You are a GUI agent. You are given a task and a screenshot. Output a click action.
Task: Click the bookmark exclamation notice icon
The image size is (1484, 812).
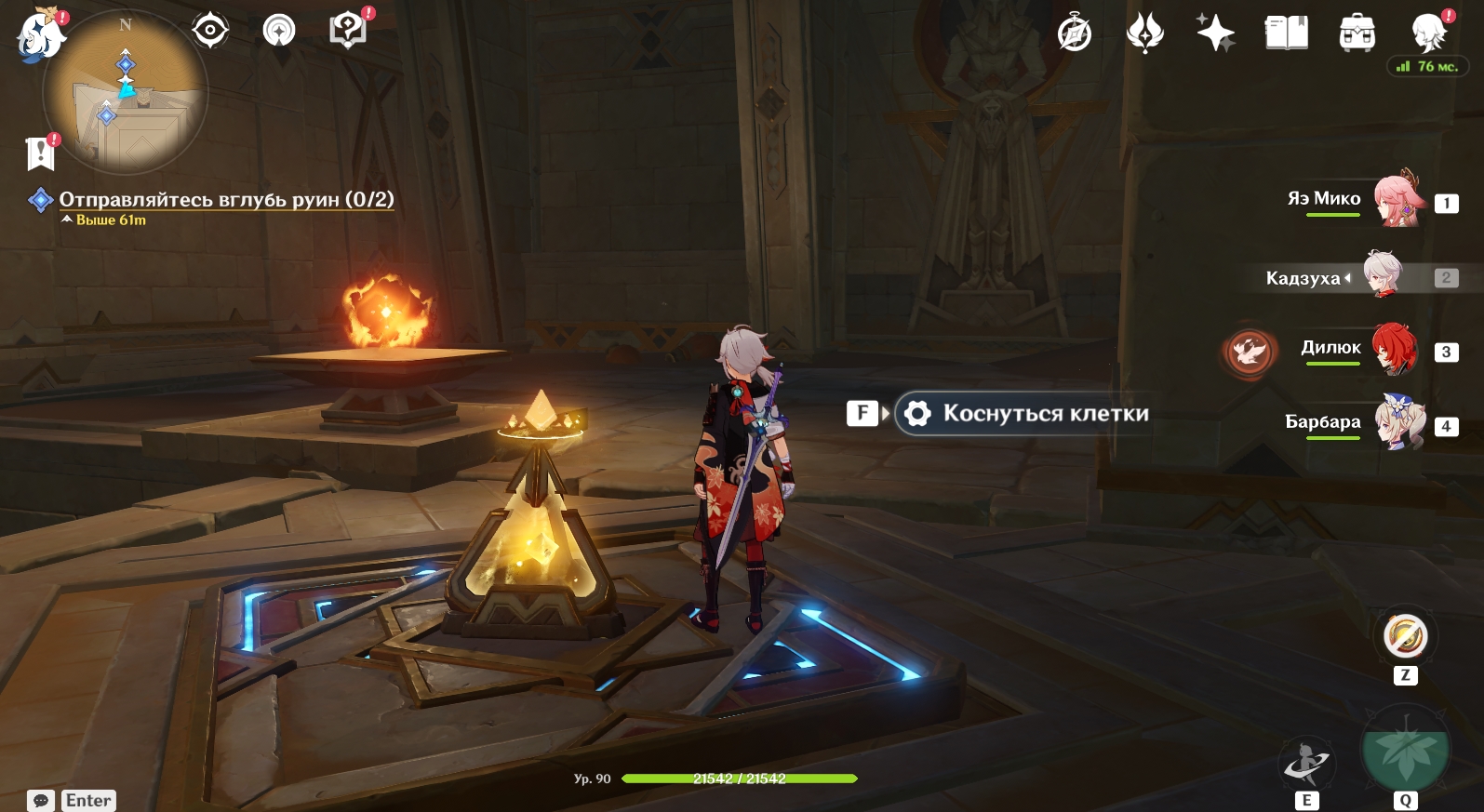pos(41,153)
